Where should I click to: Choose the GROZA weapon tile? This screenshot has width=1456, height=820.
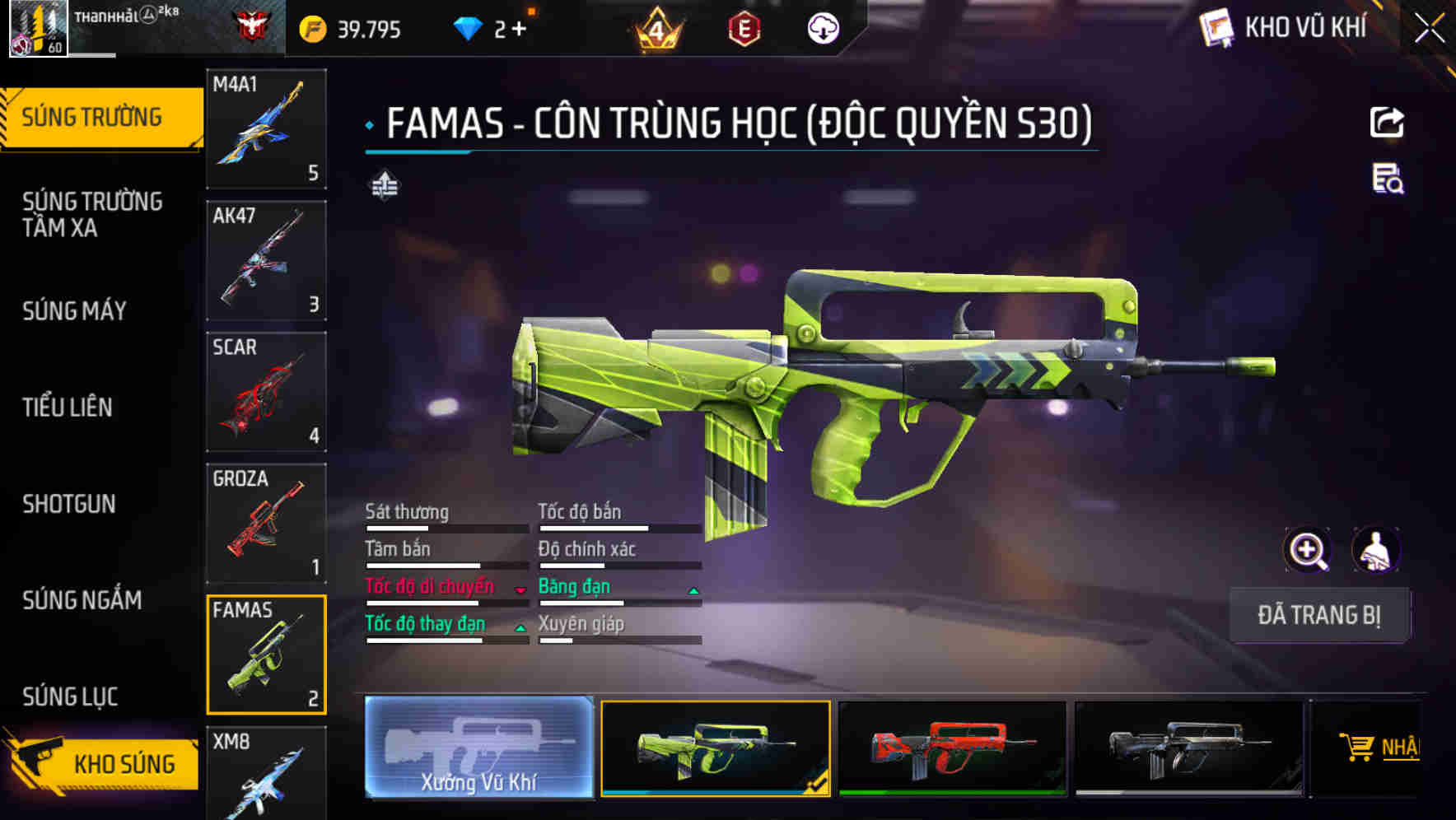click(x=266, y=524)
